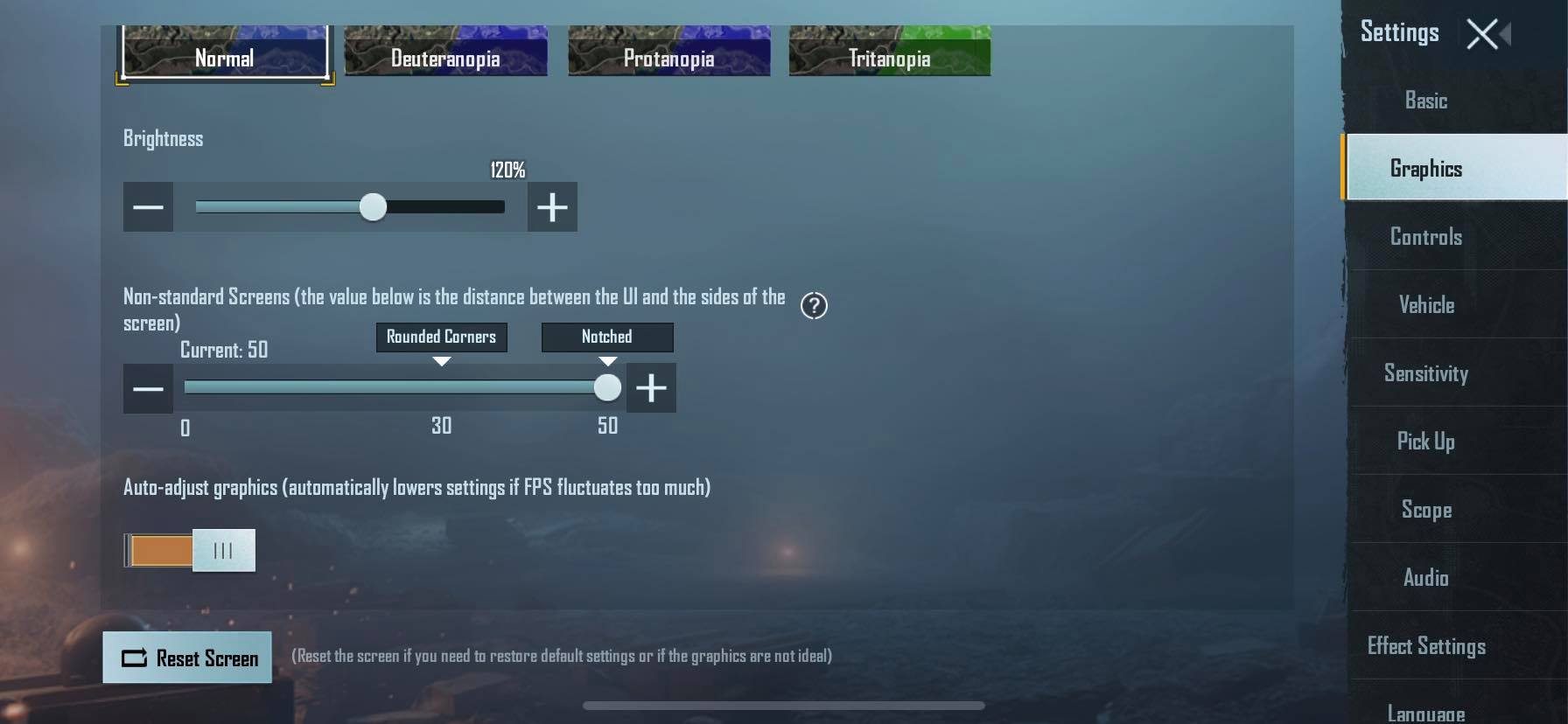Disable the Auto-adjust graphics switch
The image size is (1568, 724).
pyautogui.click(x=187, y=550)
